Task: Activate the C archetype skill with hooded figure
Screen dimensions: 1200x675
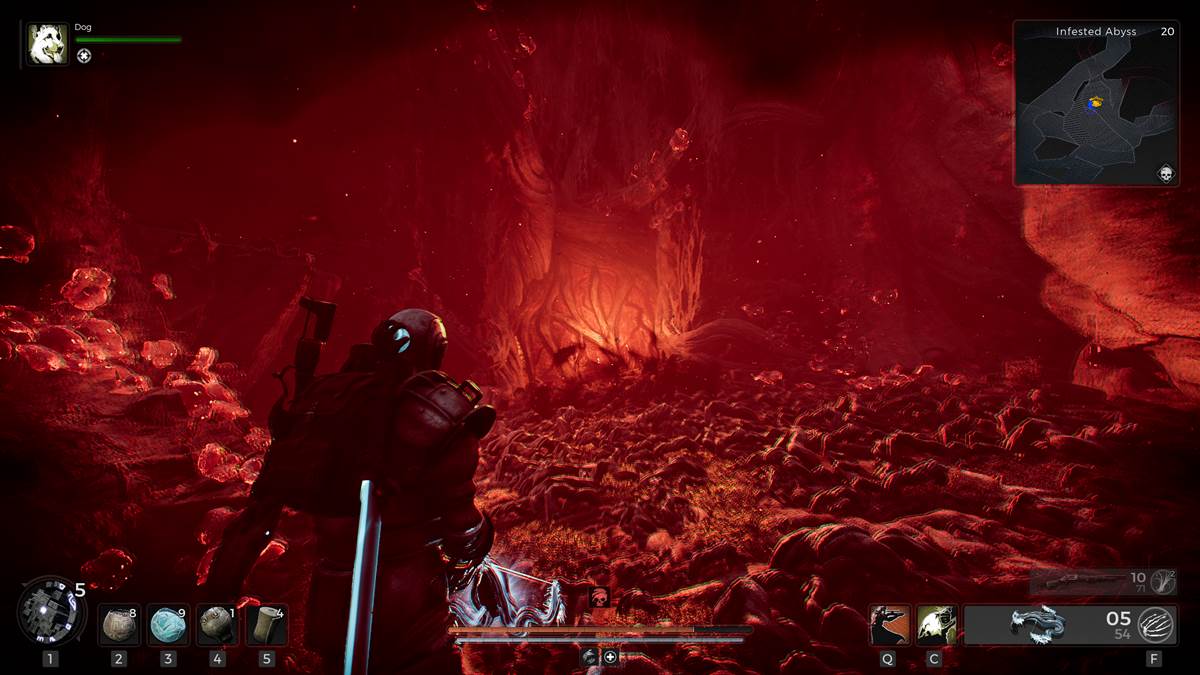Action: (937, 625)
